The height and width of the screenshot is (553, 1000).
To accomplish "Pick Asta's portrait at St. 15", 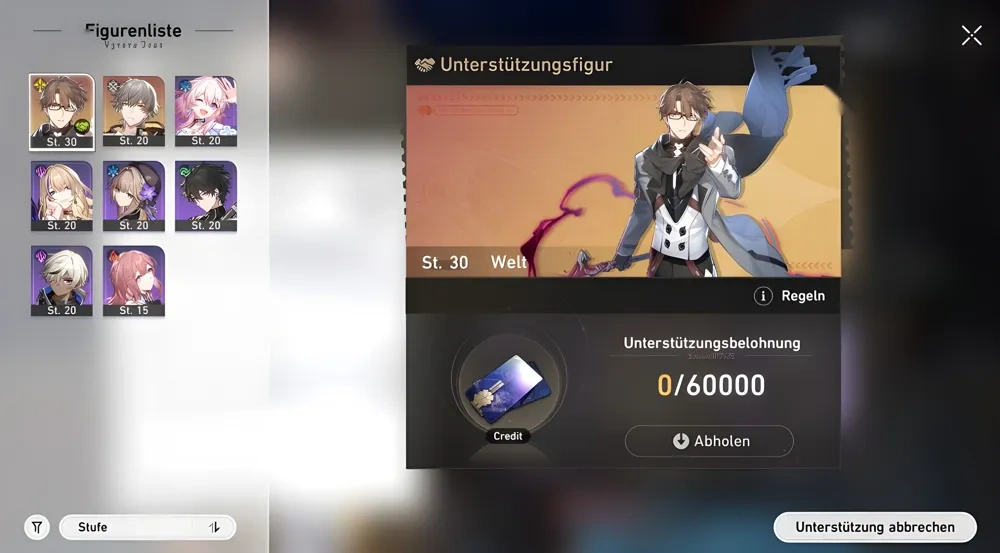I will point(134,281).
